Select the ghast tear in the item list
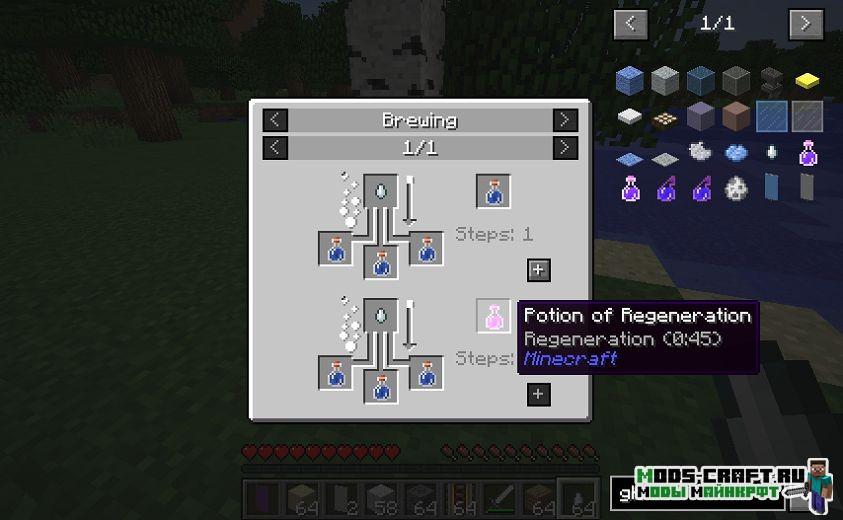 pyautogui.click(x=771, y=152)
